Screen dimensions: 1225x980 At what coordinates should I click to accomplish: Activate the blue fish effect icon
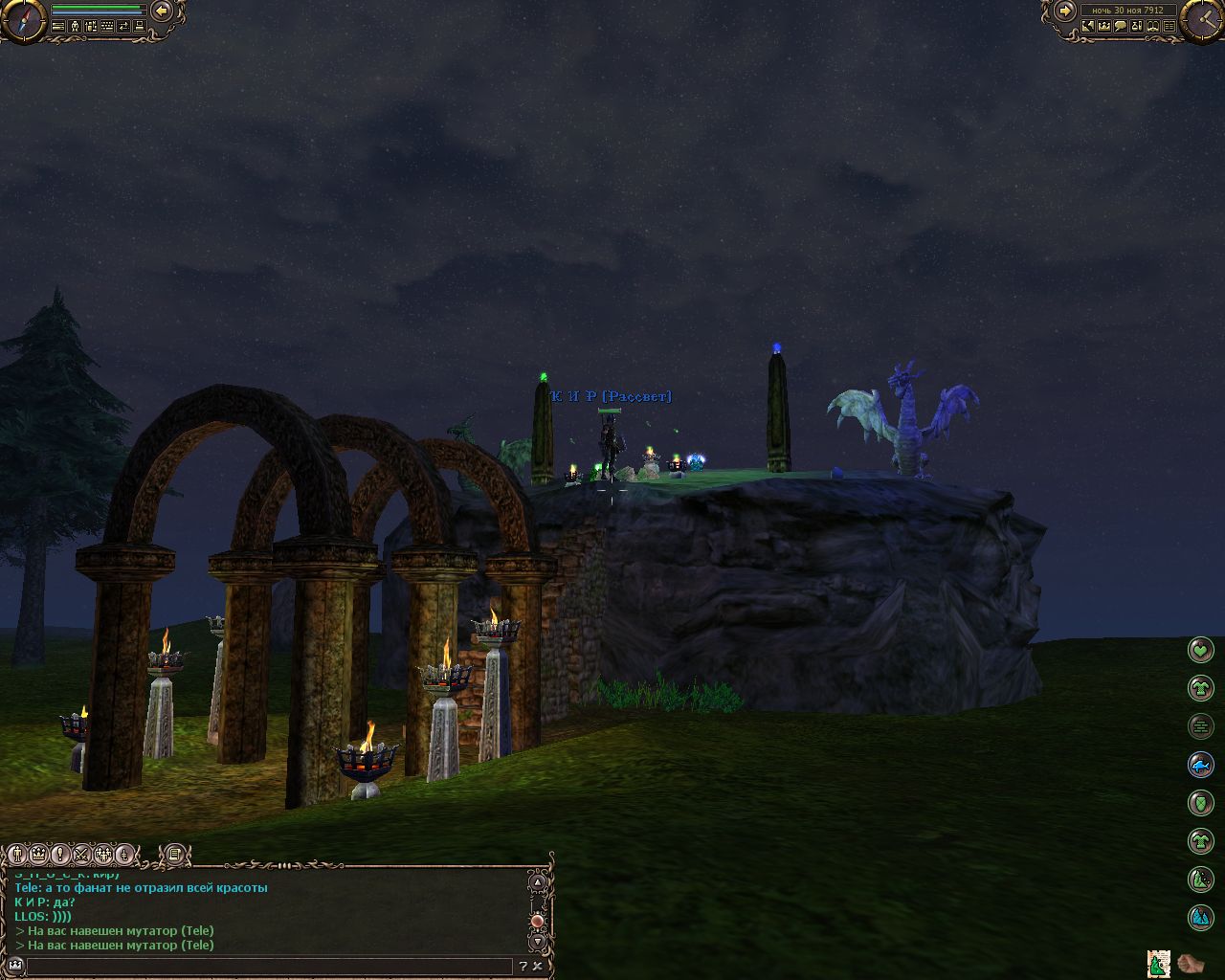1200,765
